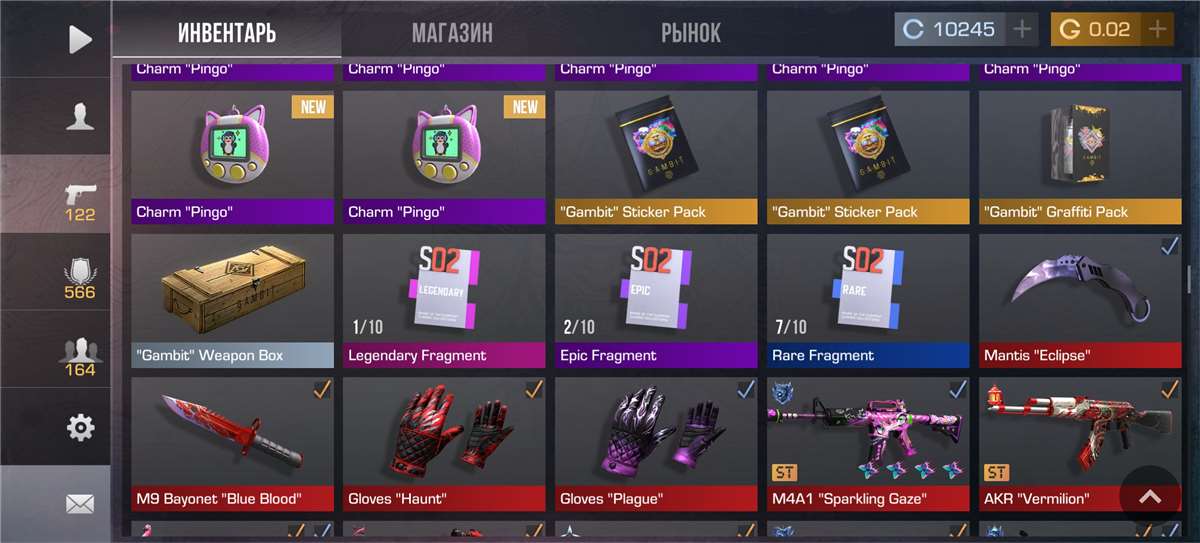Select the M4A1 "Sparkling Gaze" skin
Viewport: 1200px width, 543px height.
[868, 443]
